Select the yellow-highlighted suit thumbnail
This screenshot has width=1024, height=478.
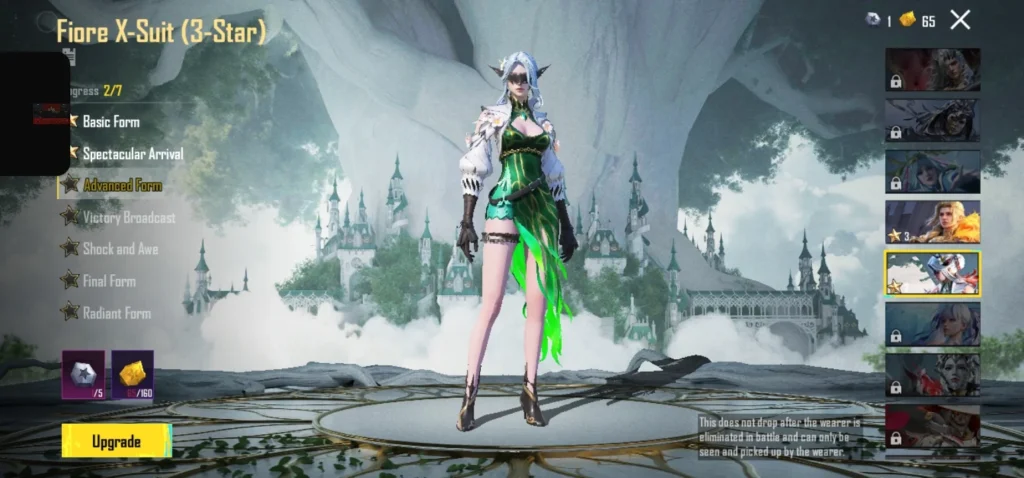coord(932,272)
